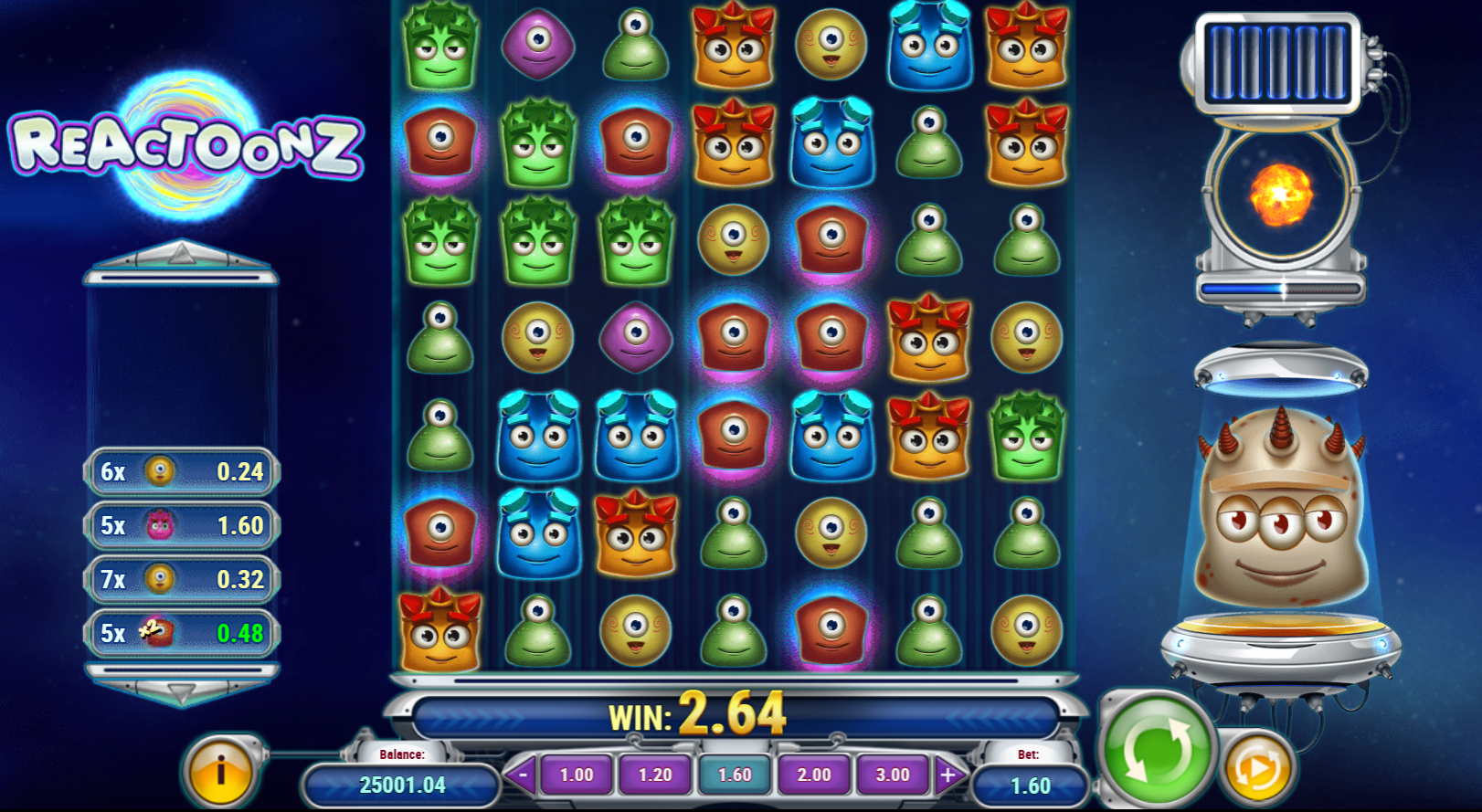
Task: Activate the fast play arrow button
Action: (1259, 770)
